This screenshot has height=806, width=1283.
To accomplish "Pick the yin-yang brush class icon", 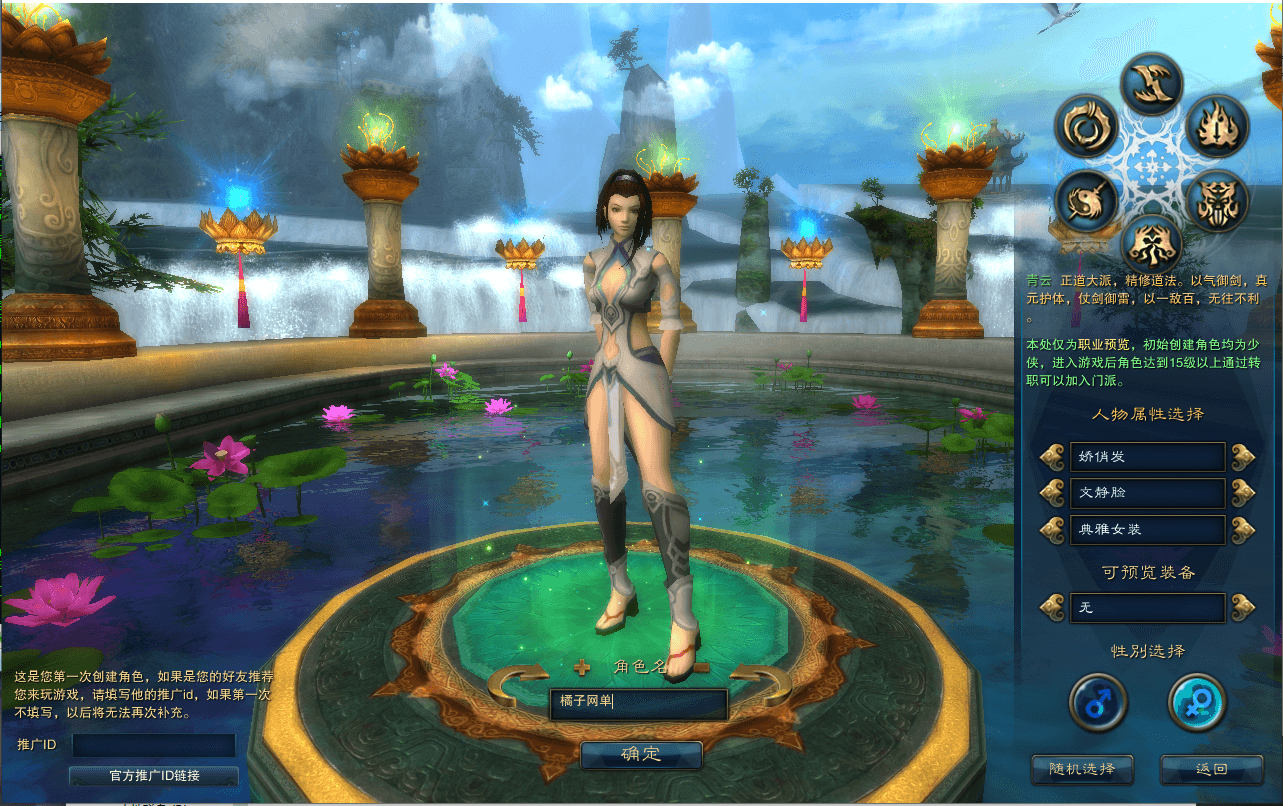I will click(1085, 200).
